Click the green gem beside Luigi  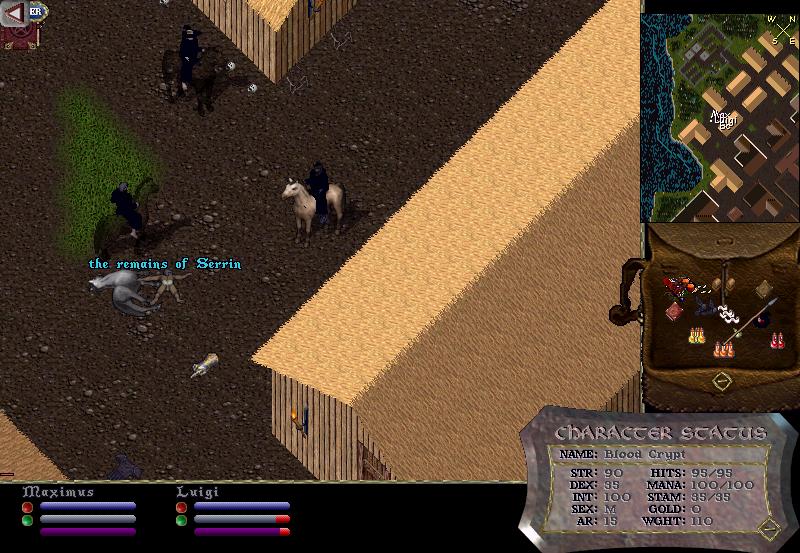pyautogui.click(x=181, y=520)
